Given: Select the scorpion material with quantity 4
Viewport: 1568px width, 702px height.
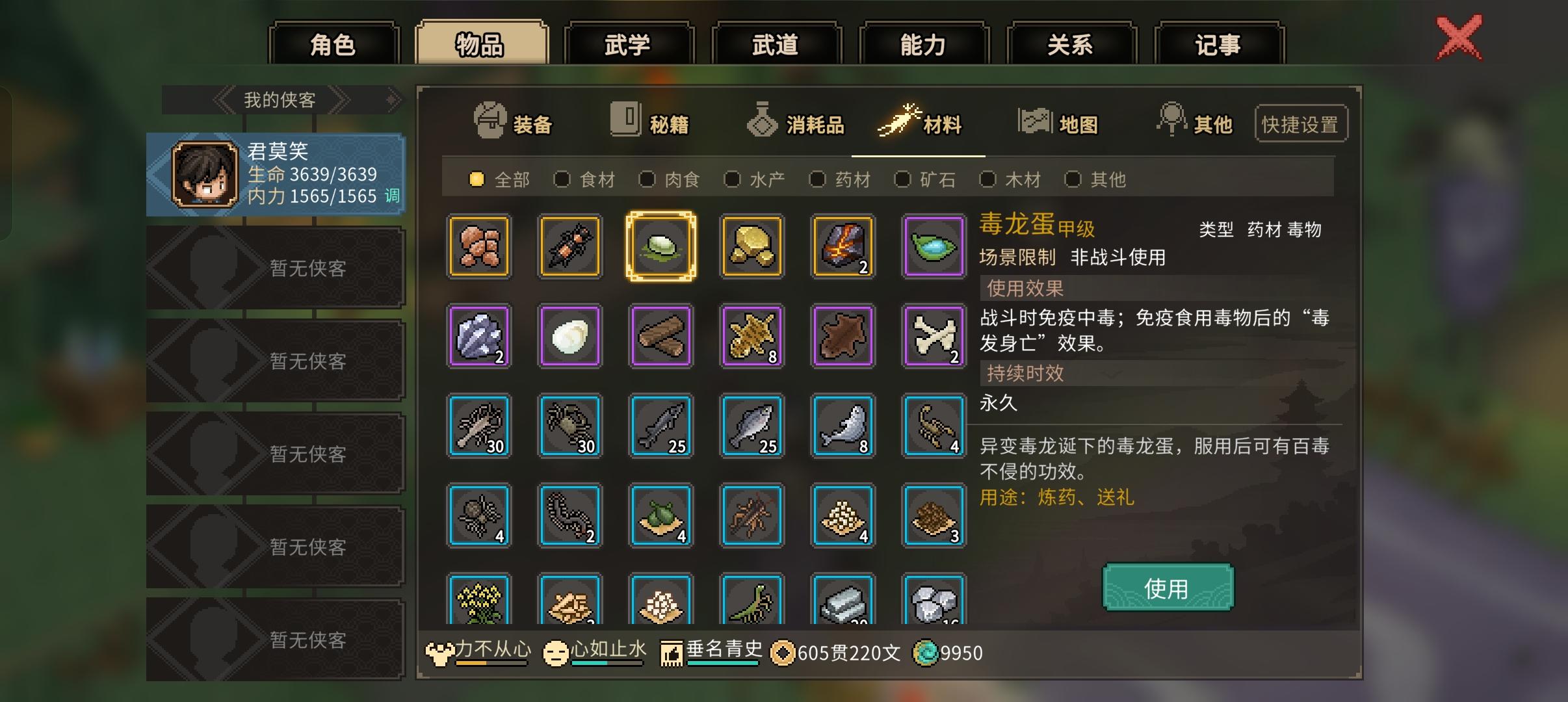Looking at the screenshot, I should (934, 426).
